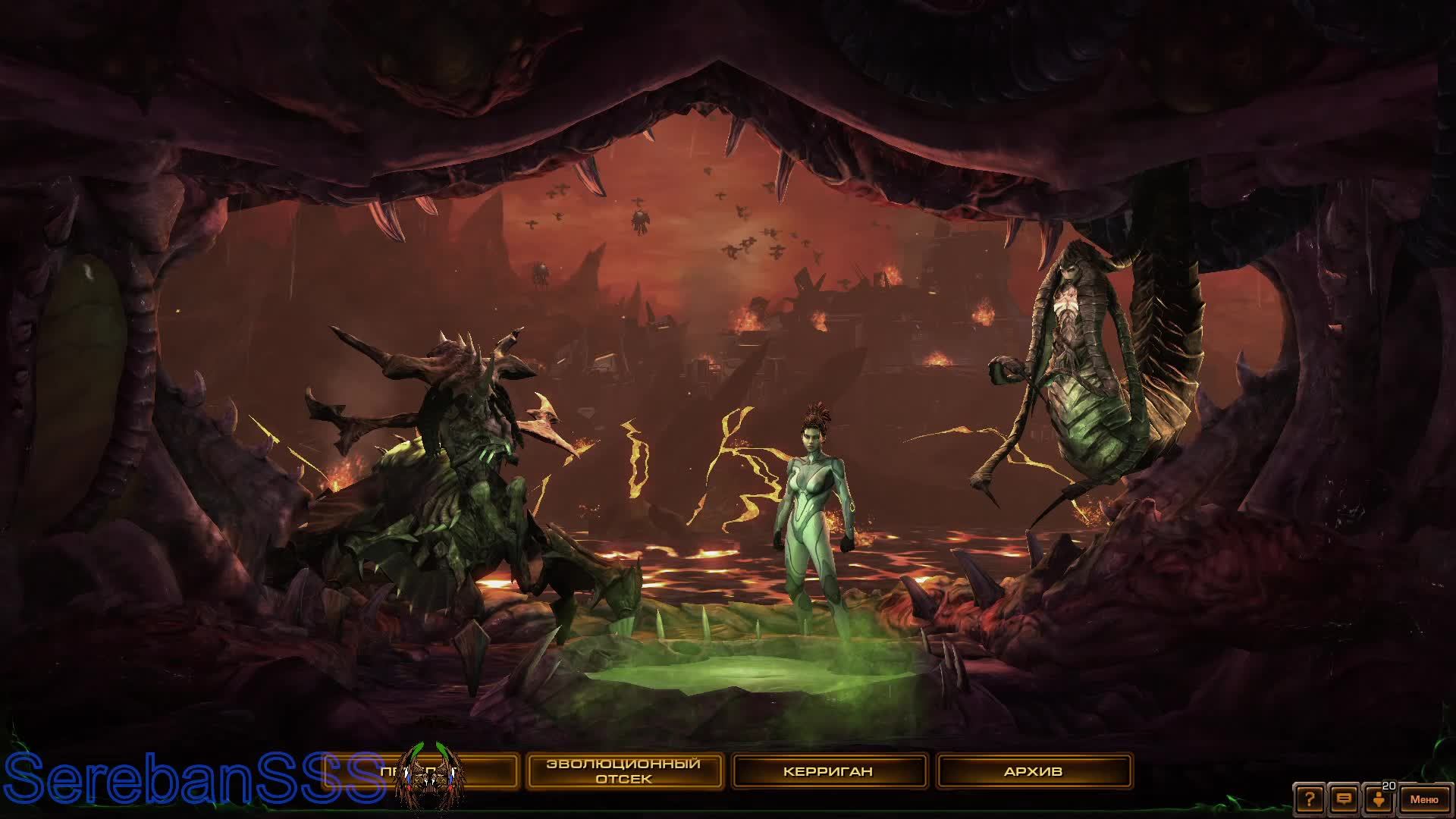Open the Эволюционный отсек section
This screenshot has width=1456, height=819.
(623, 770)
